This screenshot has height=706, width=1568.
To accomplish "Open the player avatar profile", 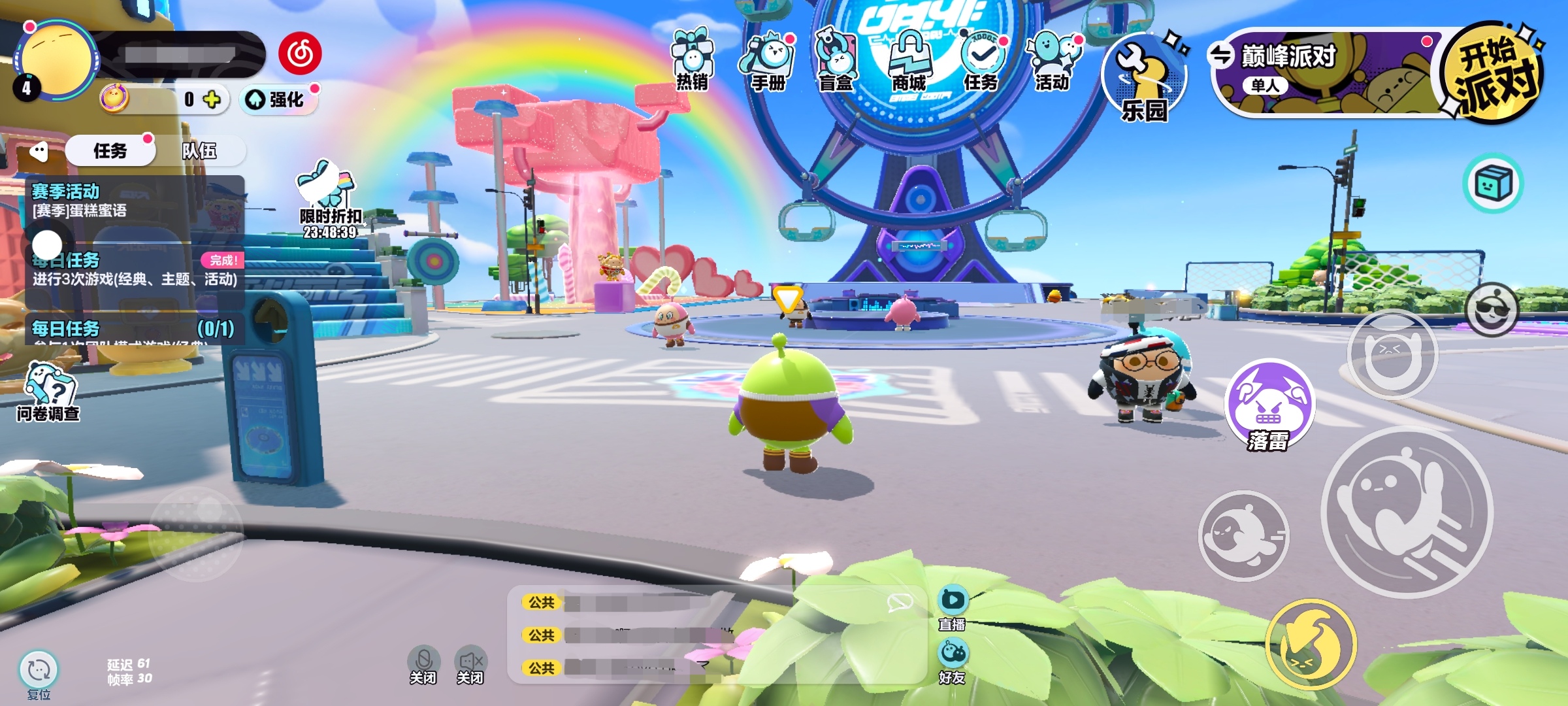I will (56, 60).
